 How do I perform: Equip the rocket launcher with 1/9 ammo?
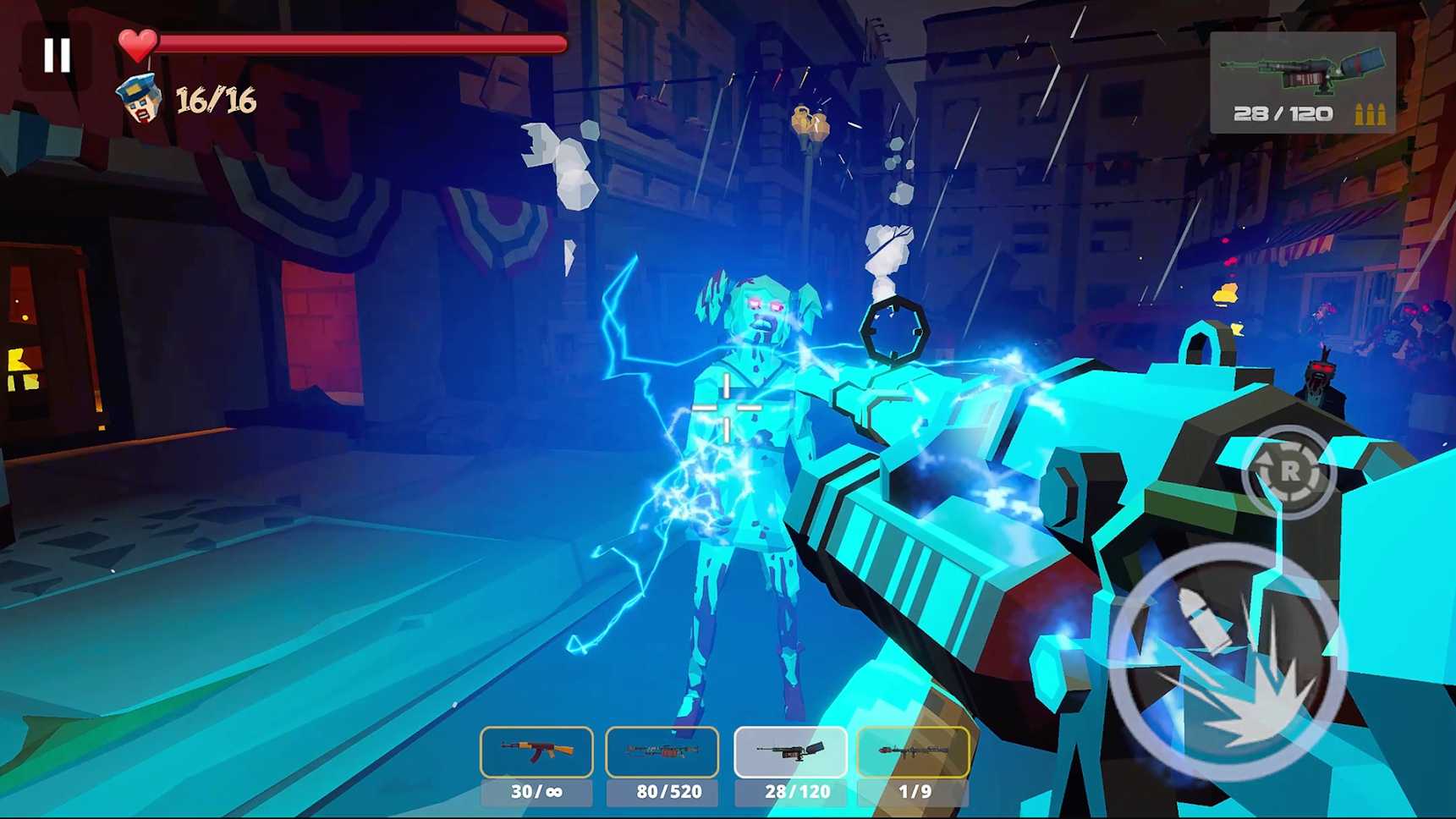pos(914,752)
